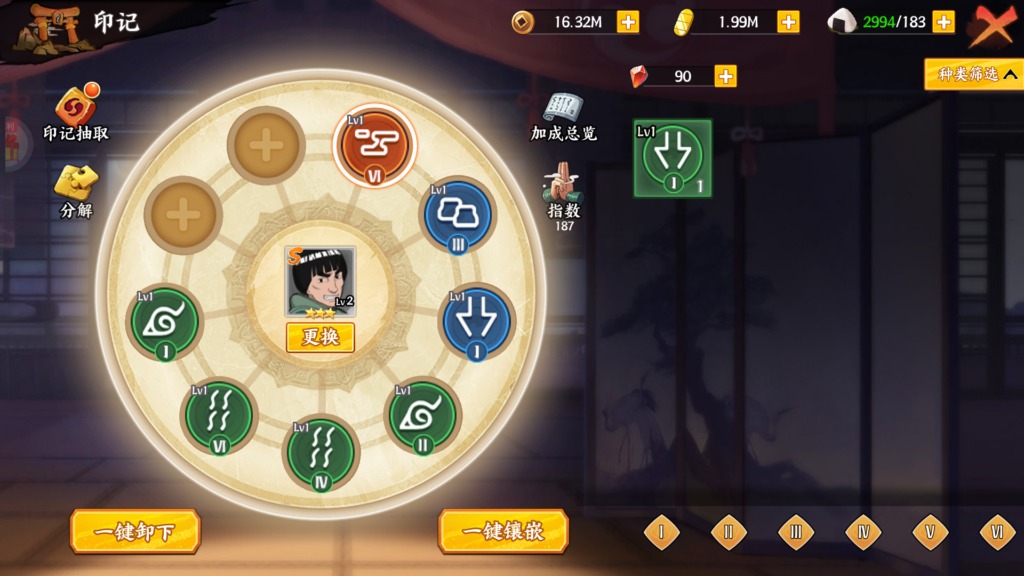Select the blue III seal on the wheel
This screenshot has width=1024, height=576.
click(x=457, y=215)
